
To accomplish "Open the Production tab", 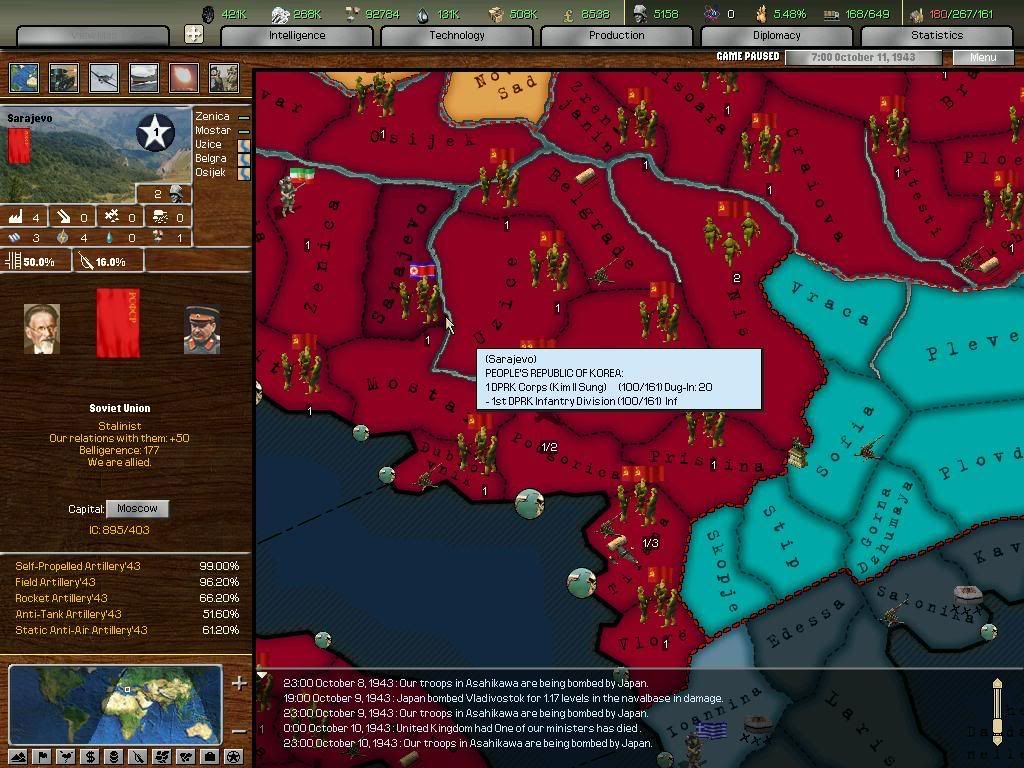I will 616,35.
